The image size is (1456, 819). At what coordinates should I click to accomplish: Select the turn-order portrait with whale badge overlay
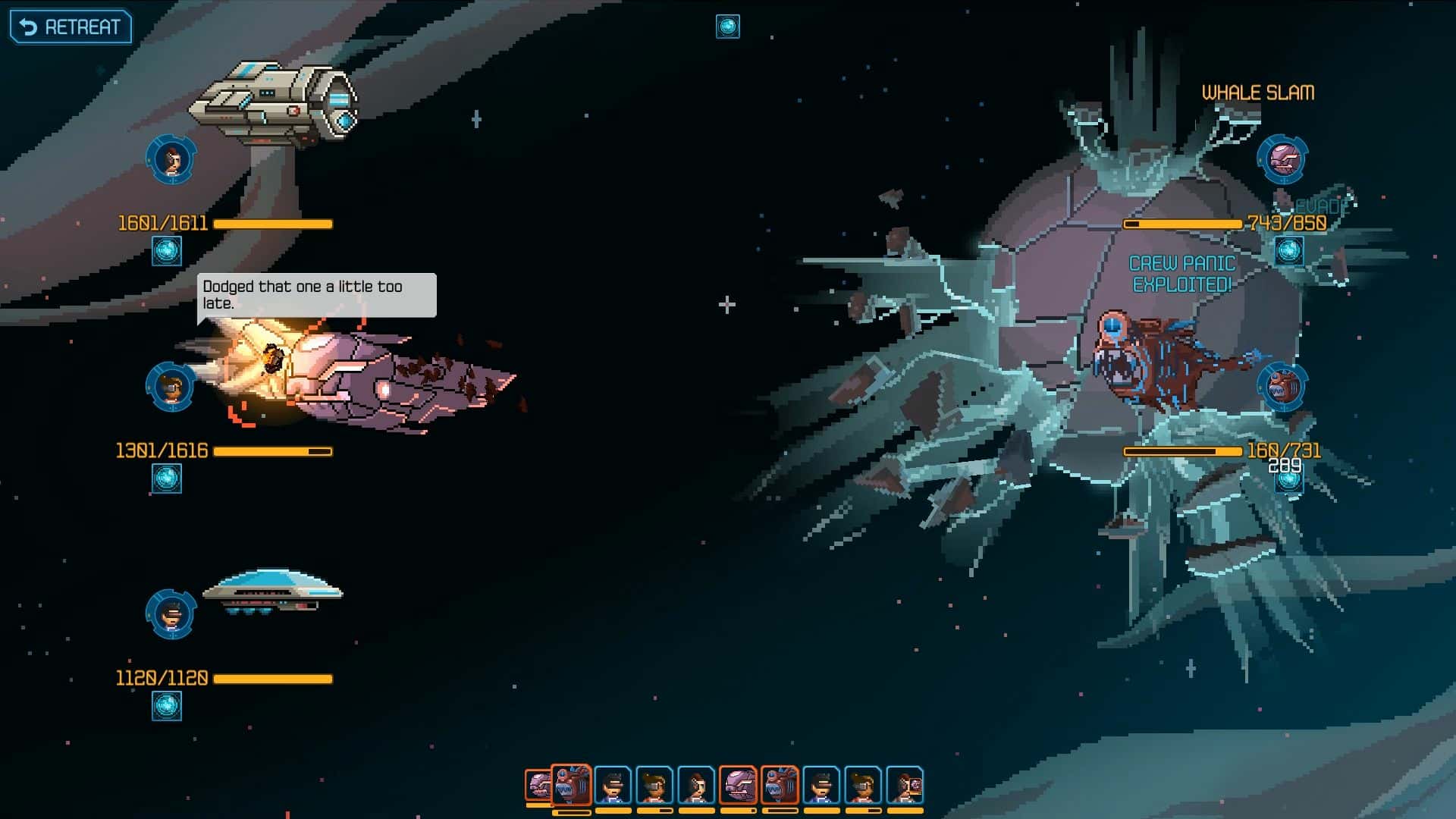[x=905, y=785]
